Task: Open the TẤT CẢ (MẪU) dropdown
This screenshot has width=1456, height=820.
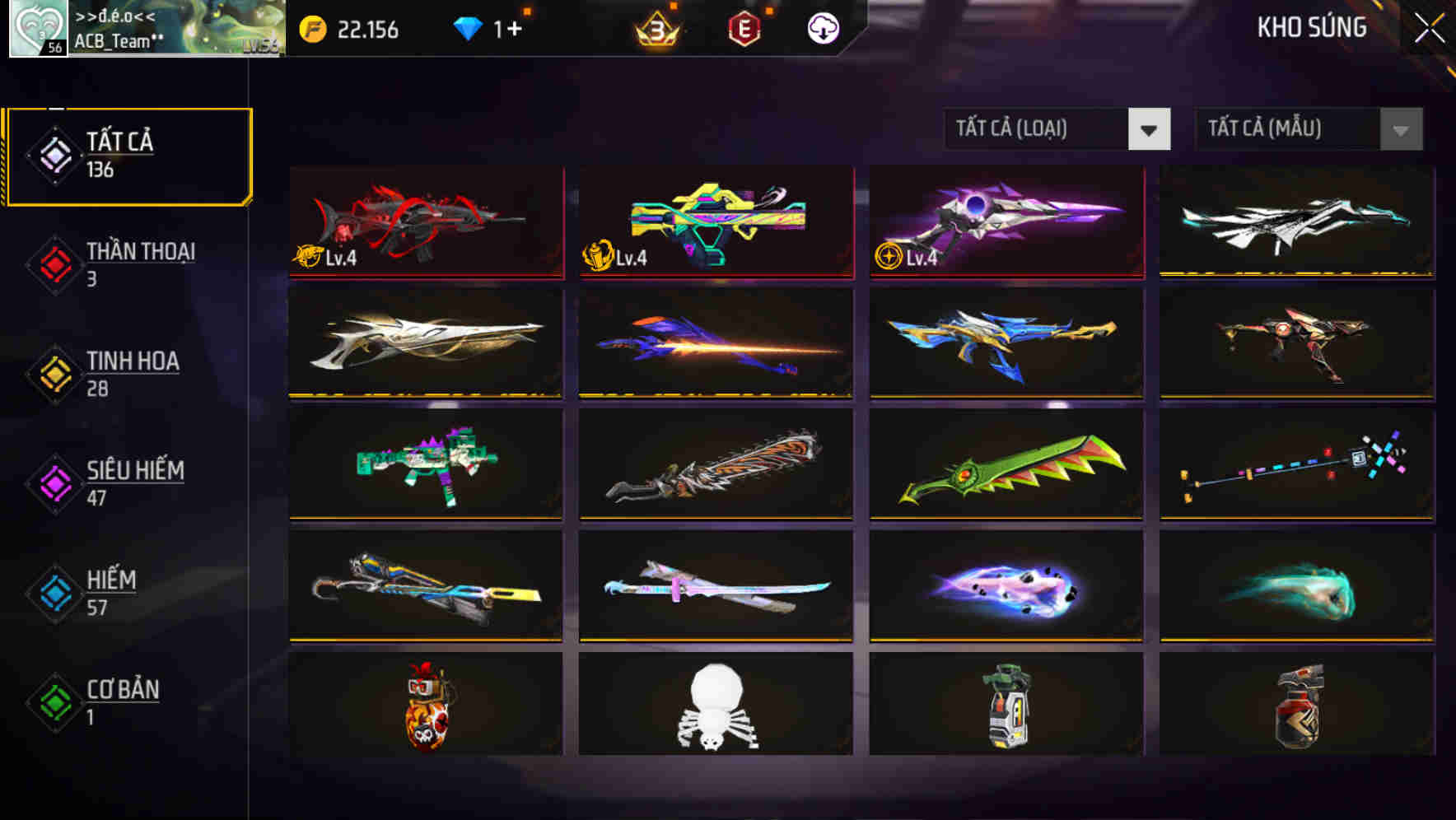Action: pos(1308,129)
